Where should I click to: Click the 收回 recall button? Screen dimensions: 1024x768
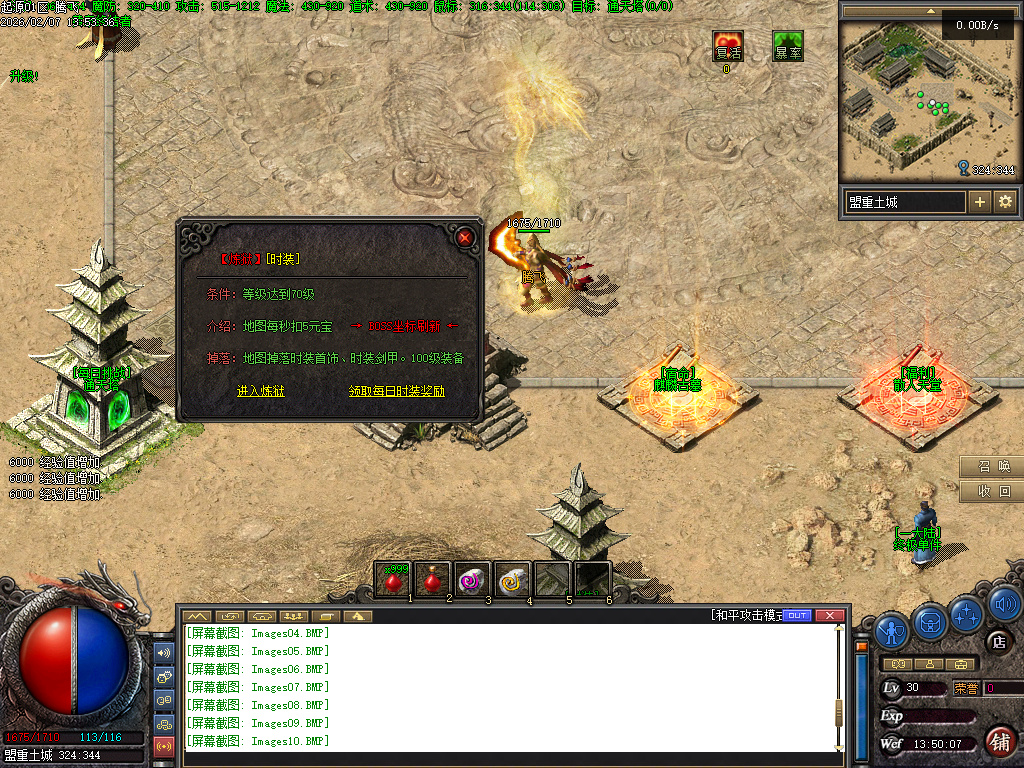991,491
